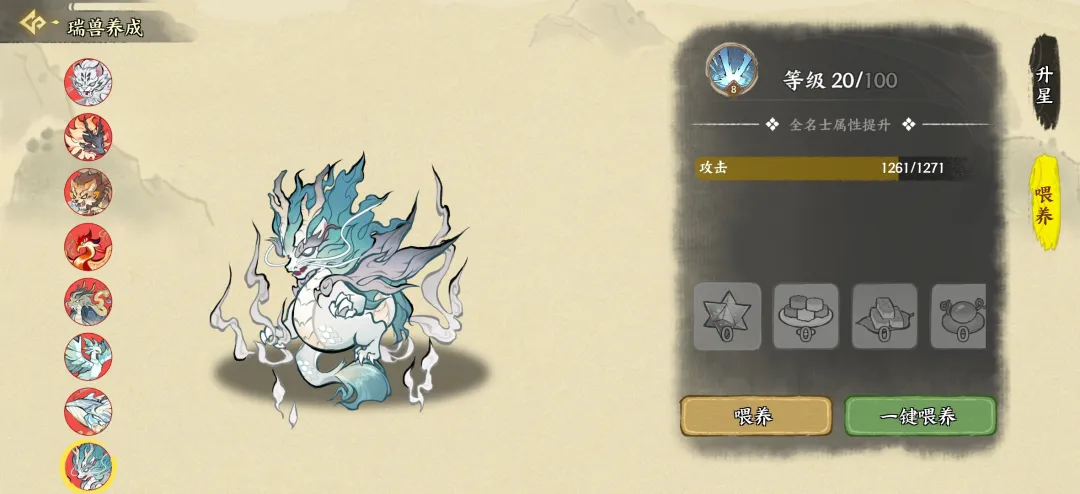Choose the blue-grey dragon beast portrait
The image size is (1080, 494).
(x=88, y=301)
